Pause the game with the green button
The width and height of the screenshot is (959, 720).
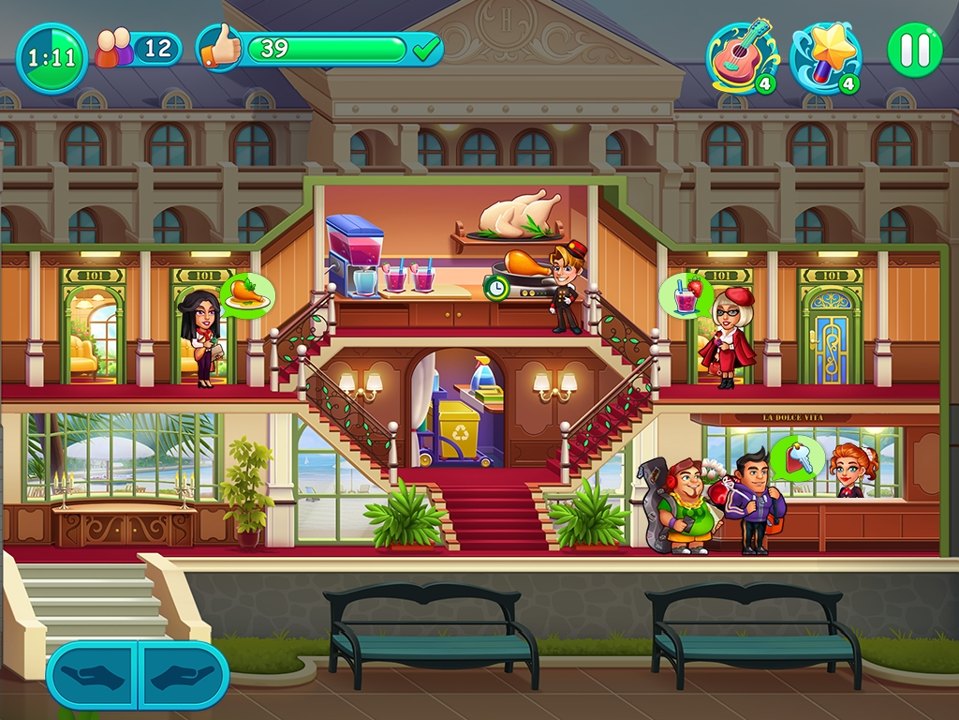(x=914, y=50)
